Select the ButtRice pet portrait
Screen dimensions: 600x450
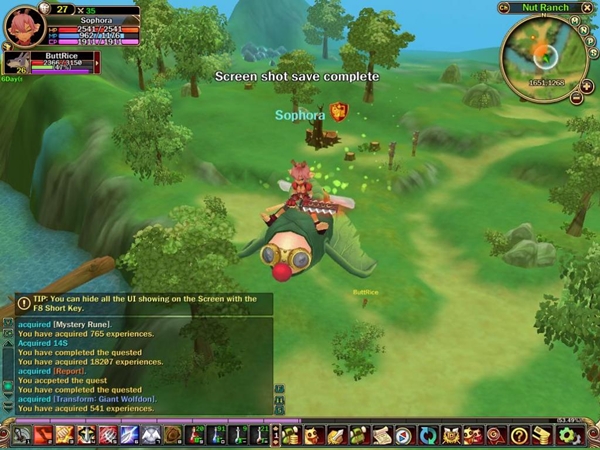coord(15,62)
